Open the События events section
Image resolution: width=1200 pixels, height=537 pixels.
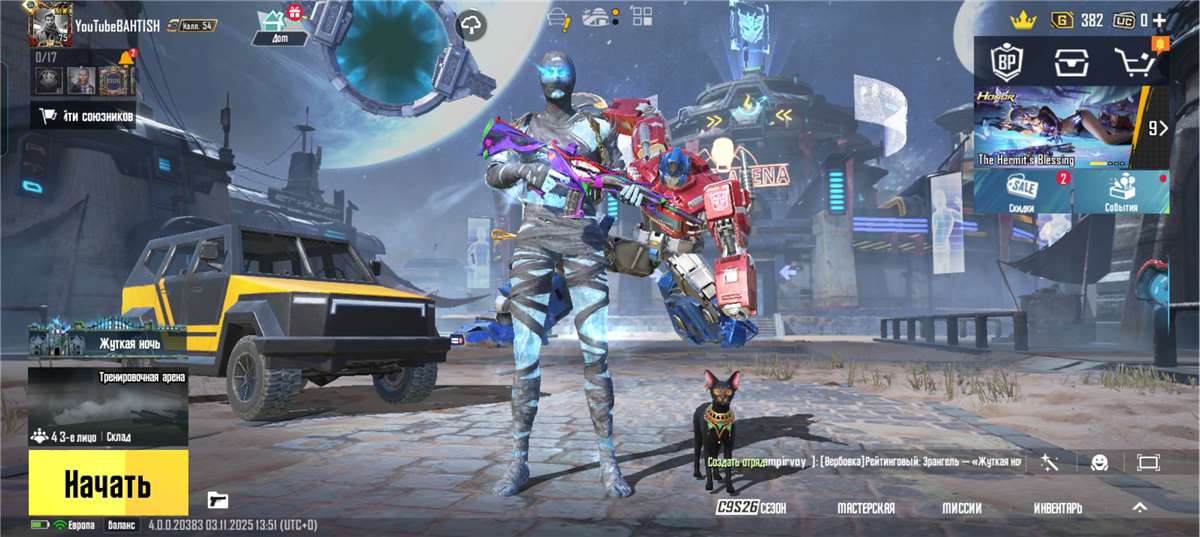coord(1121,191)
